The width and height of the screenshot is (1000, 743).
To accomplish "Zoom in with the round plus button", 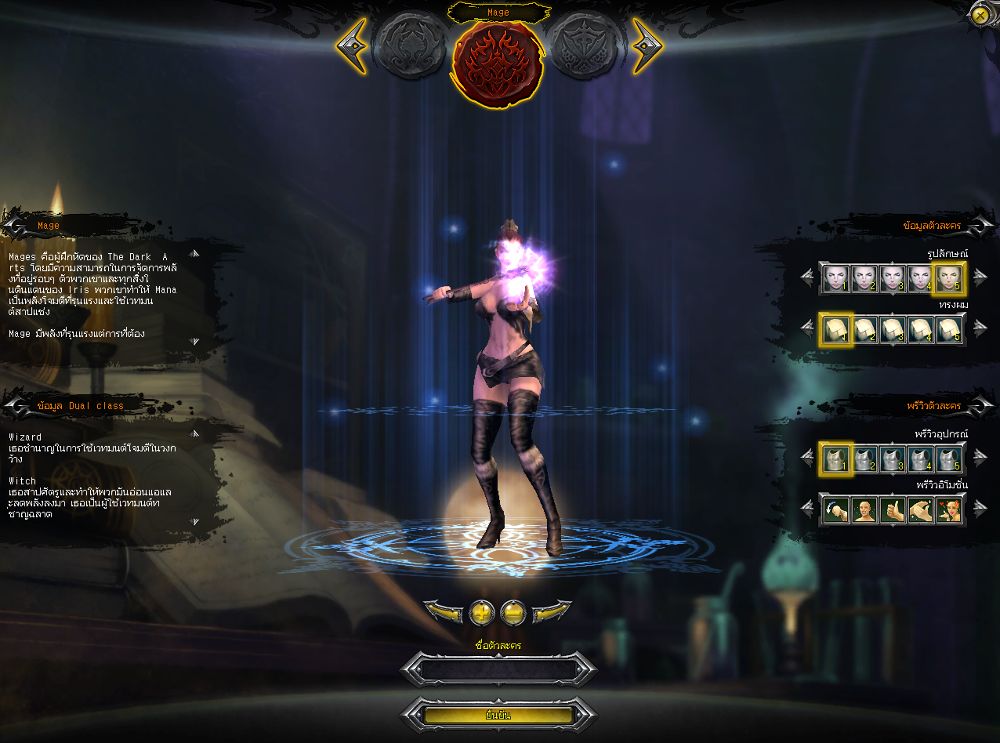I will point(483,611).
